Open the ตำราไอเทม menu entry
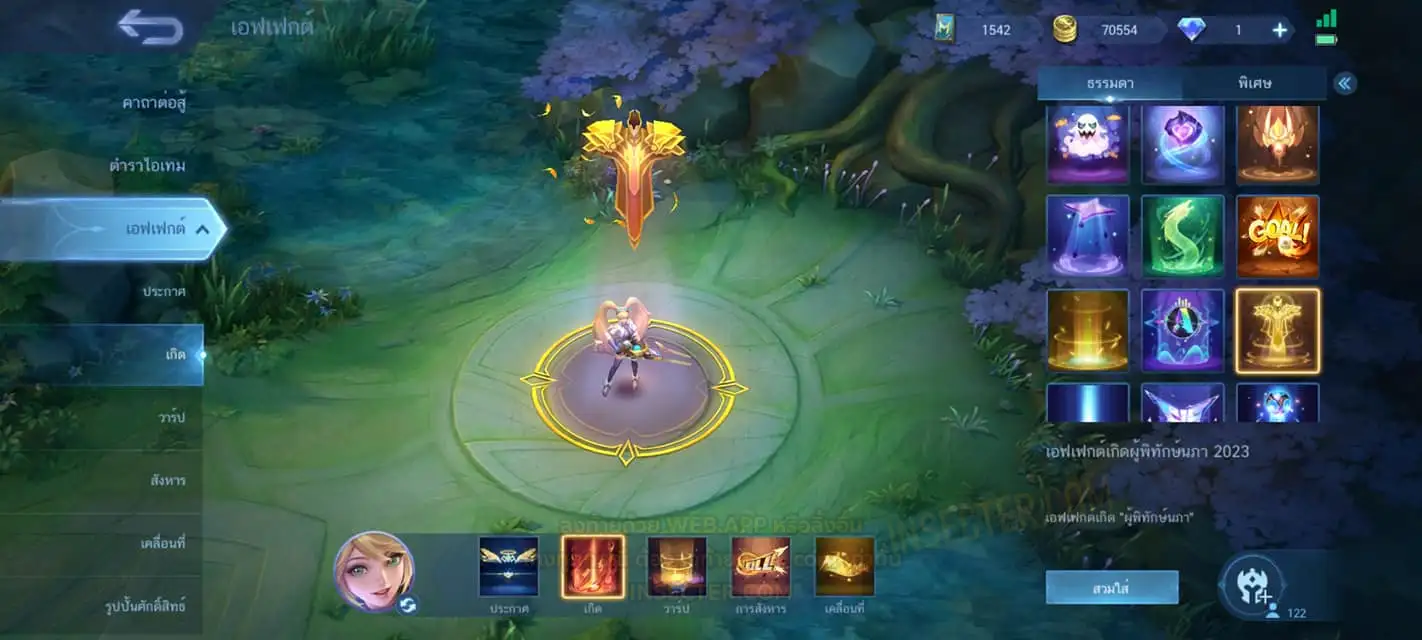The width and height of the screenshot is (1422, 640). (147, 165)
